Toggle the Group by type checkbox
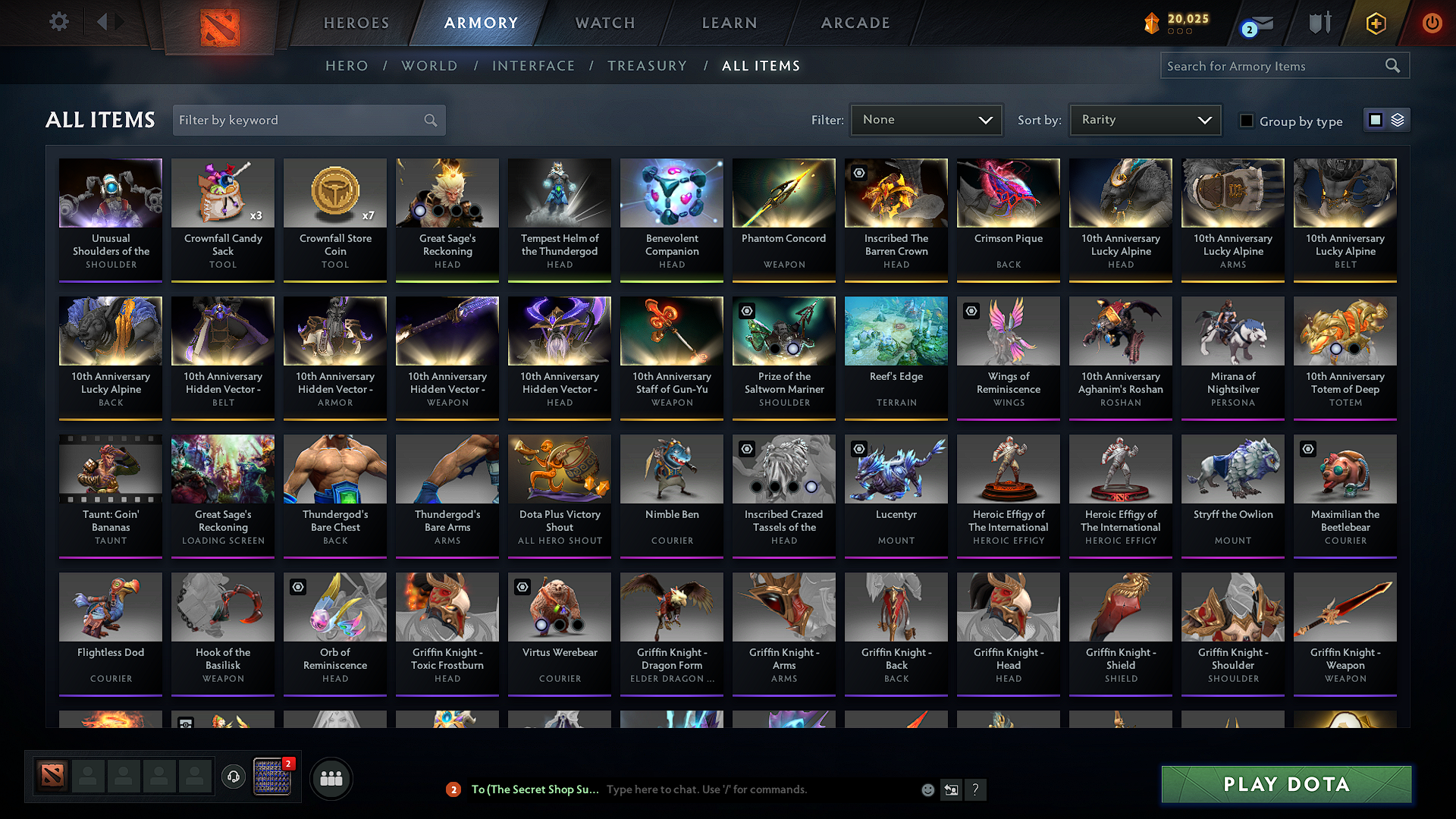Viewport: 1456px width, 819px height. pos(1247,121)
